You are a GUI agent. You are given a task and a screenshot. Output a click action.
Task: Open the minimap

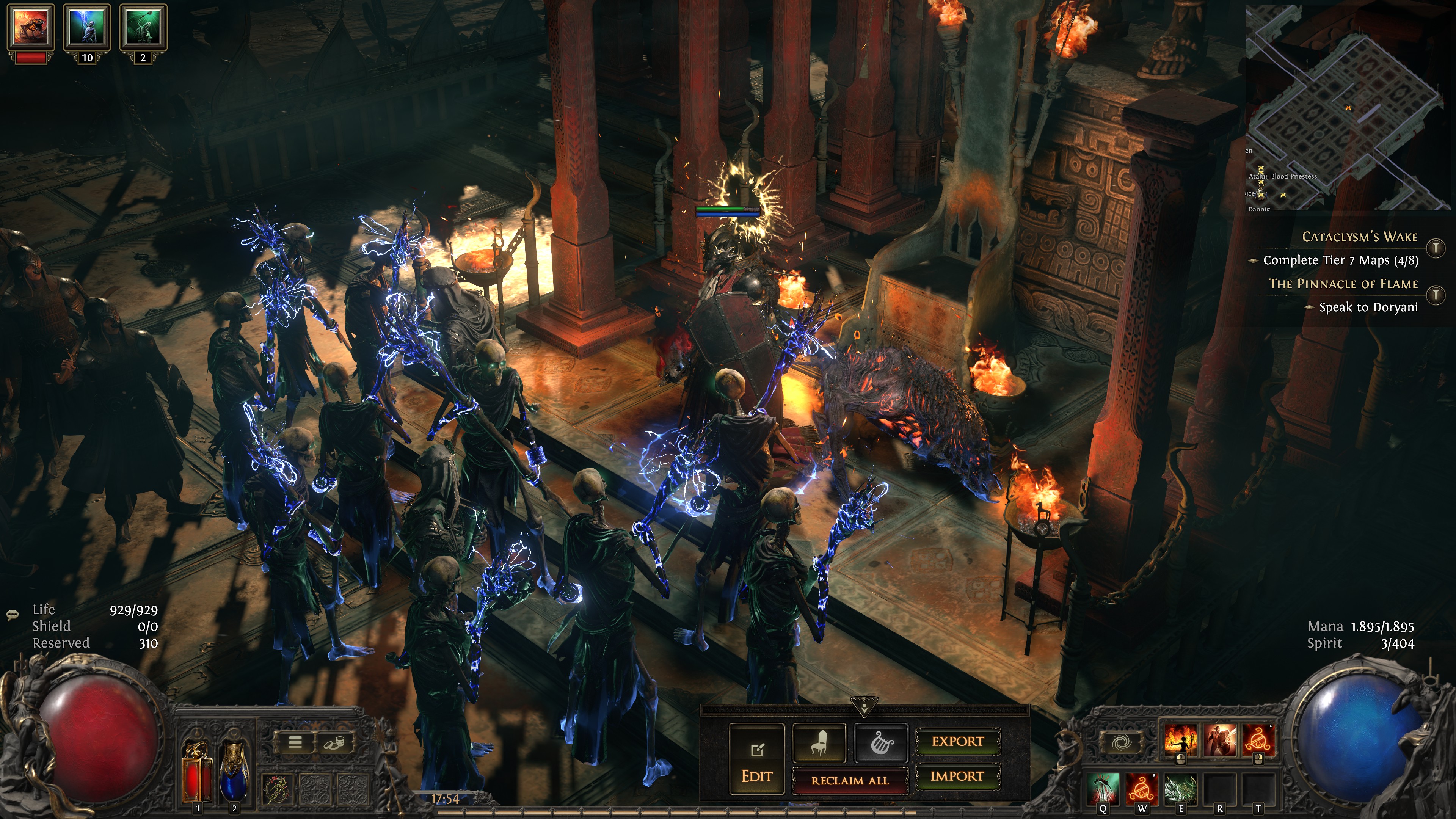(x=1348, y=107)
